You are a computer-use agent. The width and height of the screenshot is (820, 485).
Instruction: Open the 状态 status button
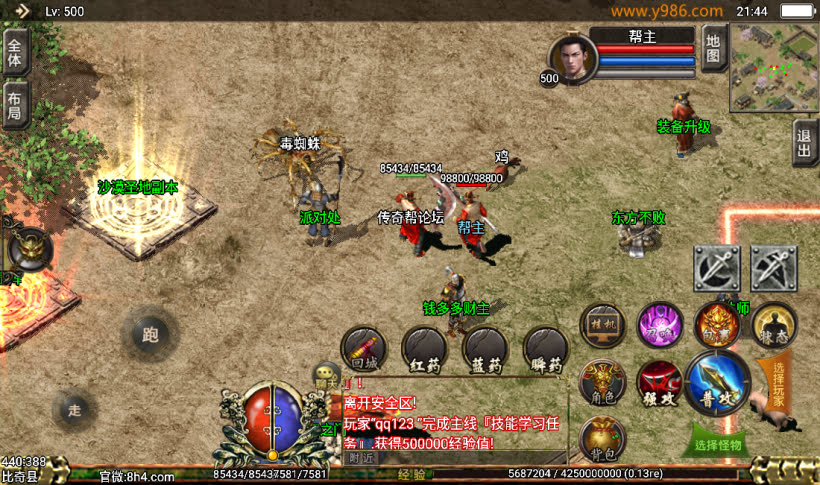click(x=774, y=325)
